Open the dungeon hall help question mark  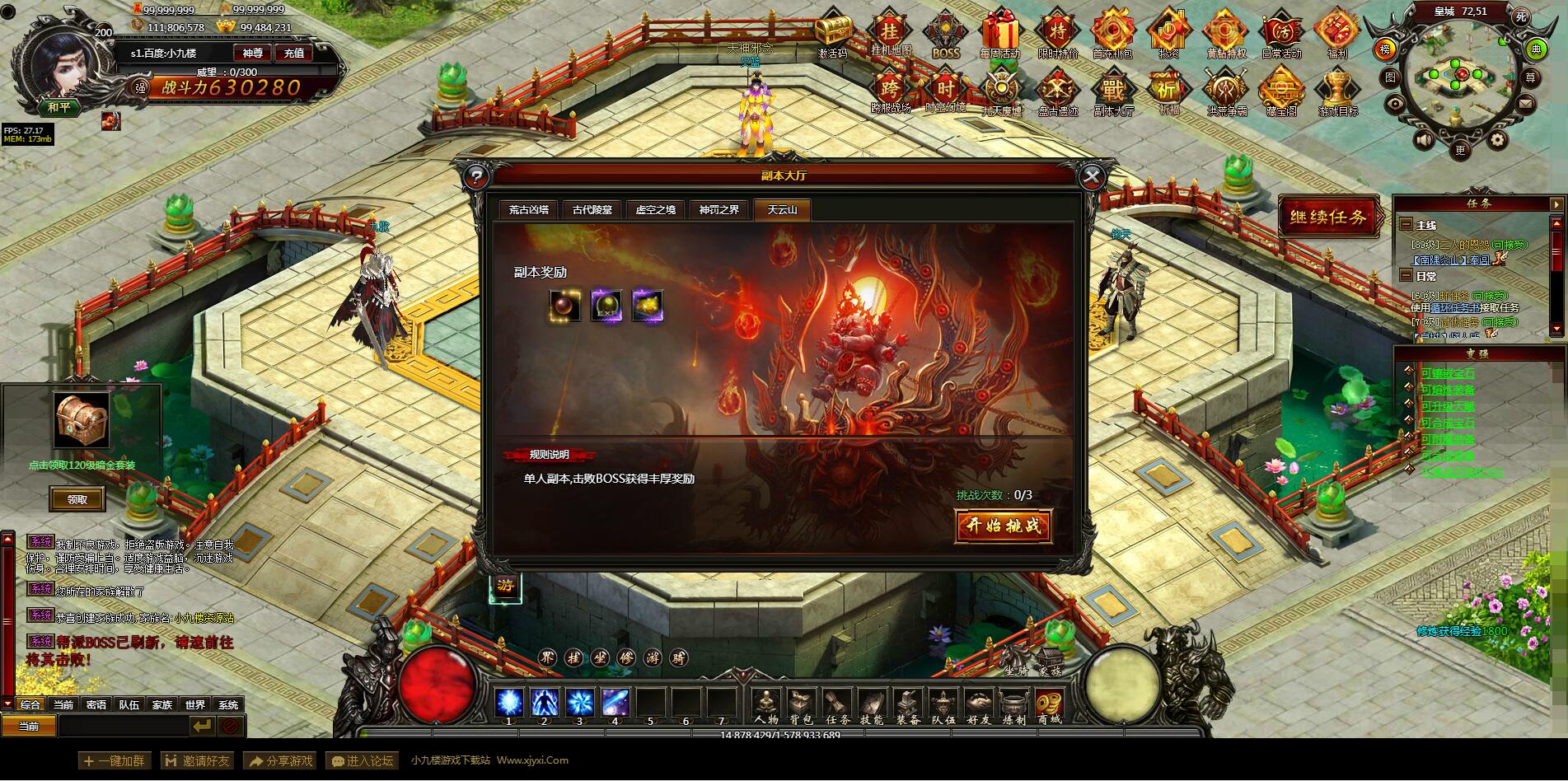475,176
